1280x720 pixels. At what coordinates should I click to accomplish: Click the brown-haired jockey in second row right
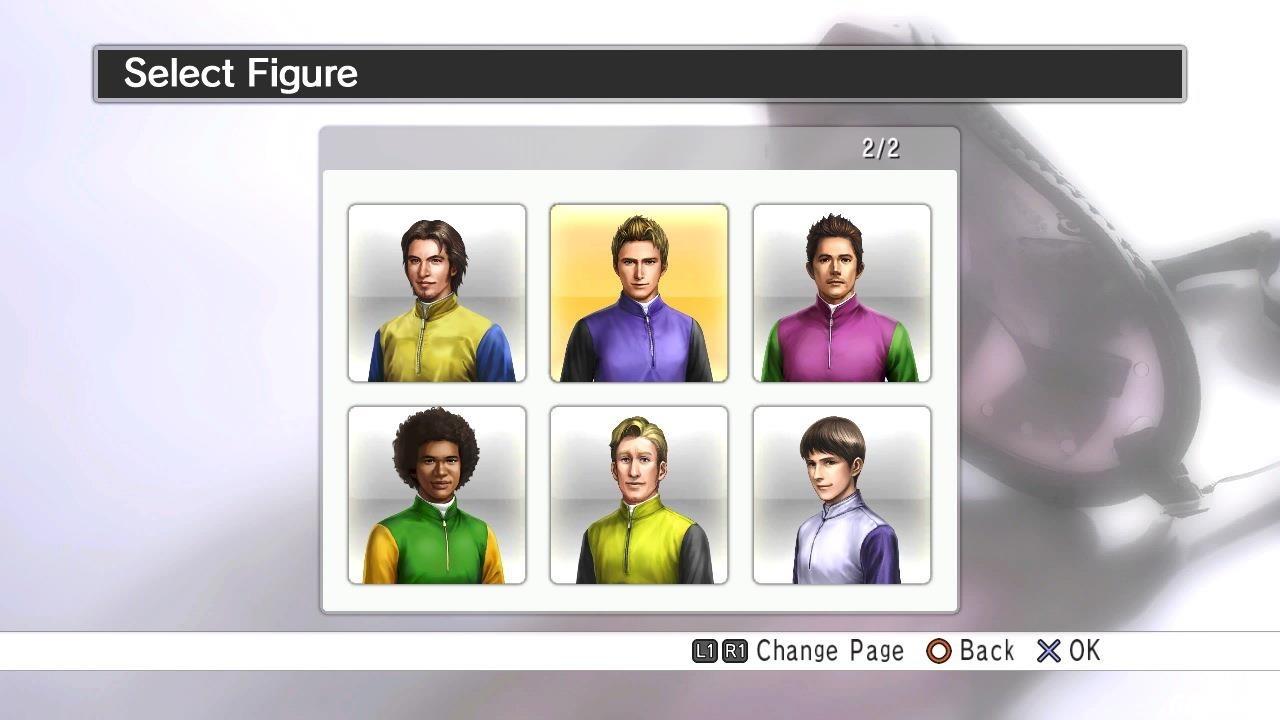click(841, 494)
